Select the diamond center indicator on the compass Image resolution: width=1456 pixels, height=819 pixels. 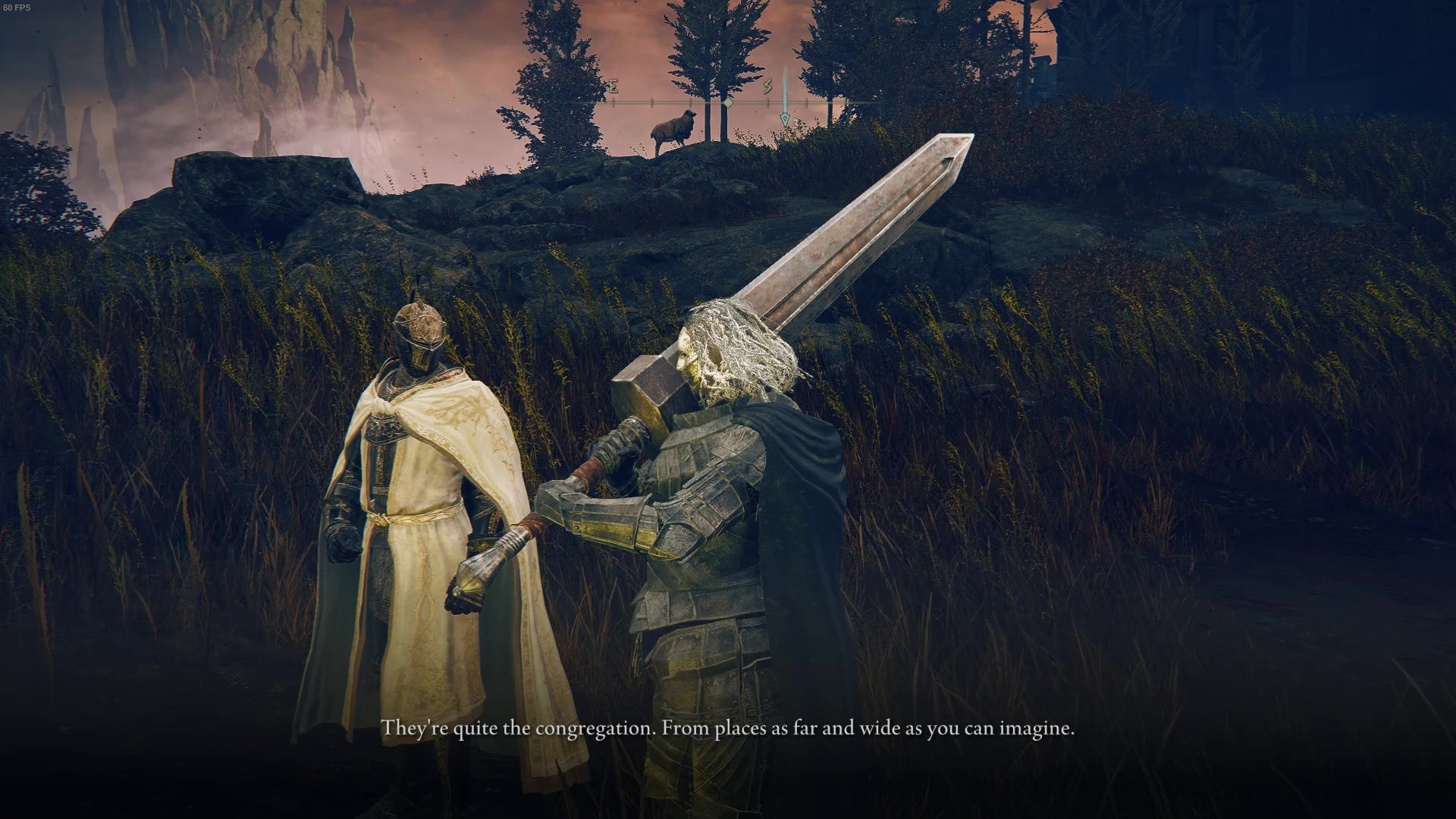click(726, 102)
